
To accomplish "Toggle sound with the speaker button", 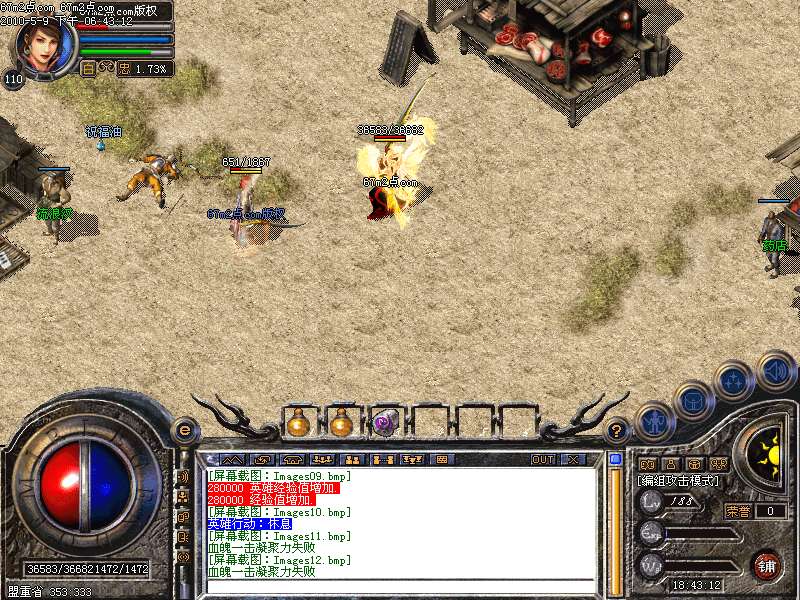I will [775, 370].
